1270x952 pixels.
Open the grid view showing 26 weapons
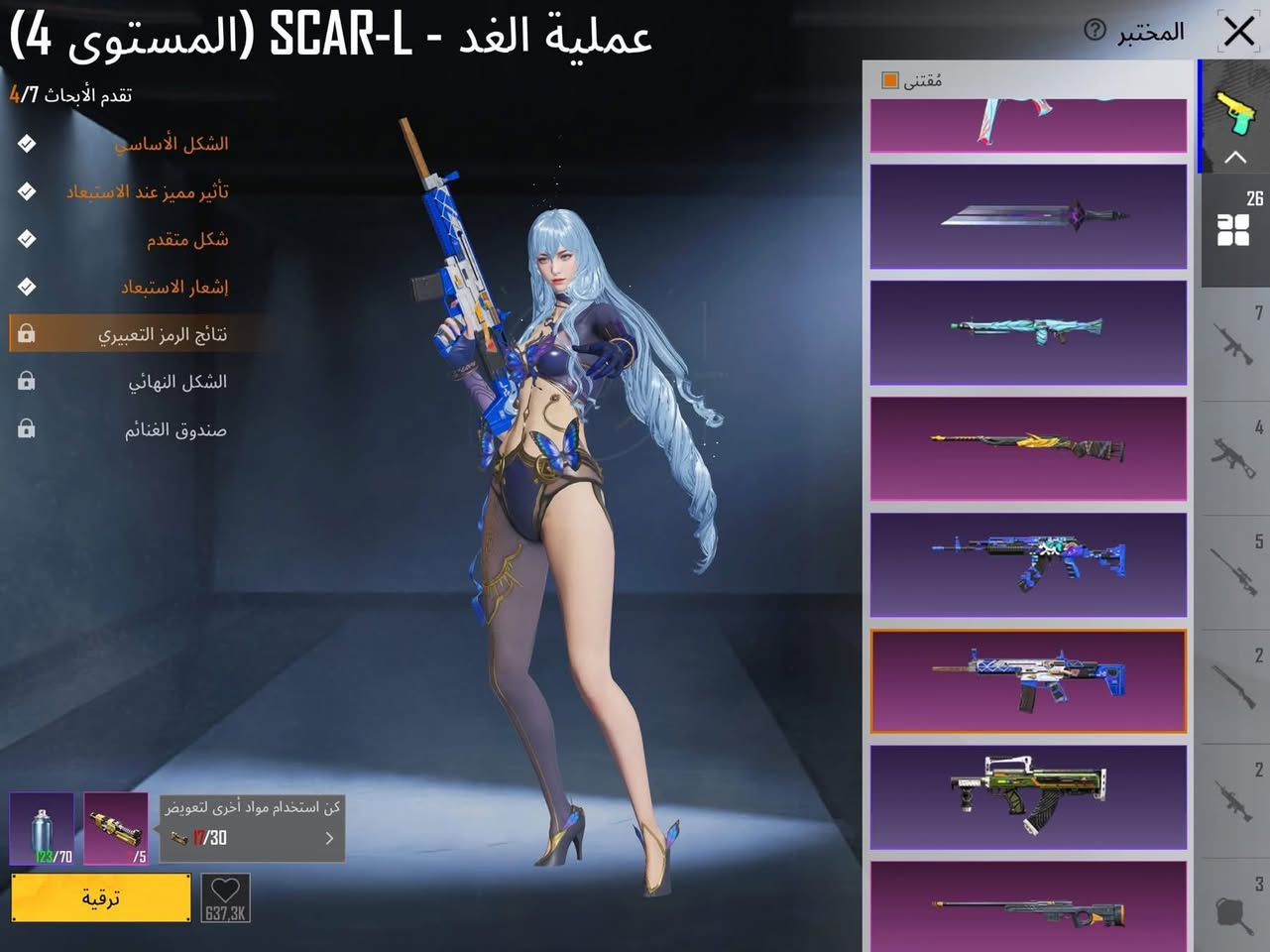click(1234, 228)
